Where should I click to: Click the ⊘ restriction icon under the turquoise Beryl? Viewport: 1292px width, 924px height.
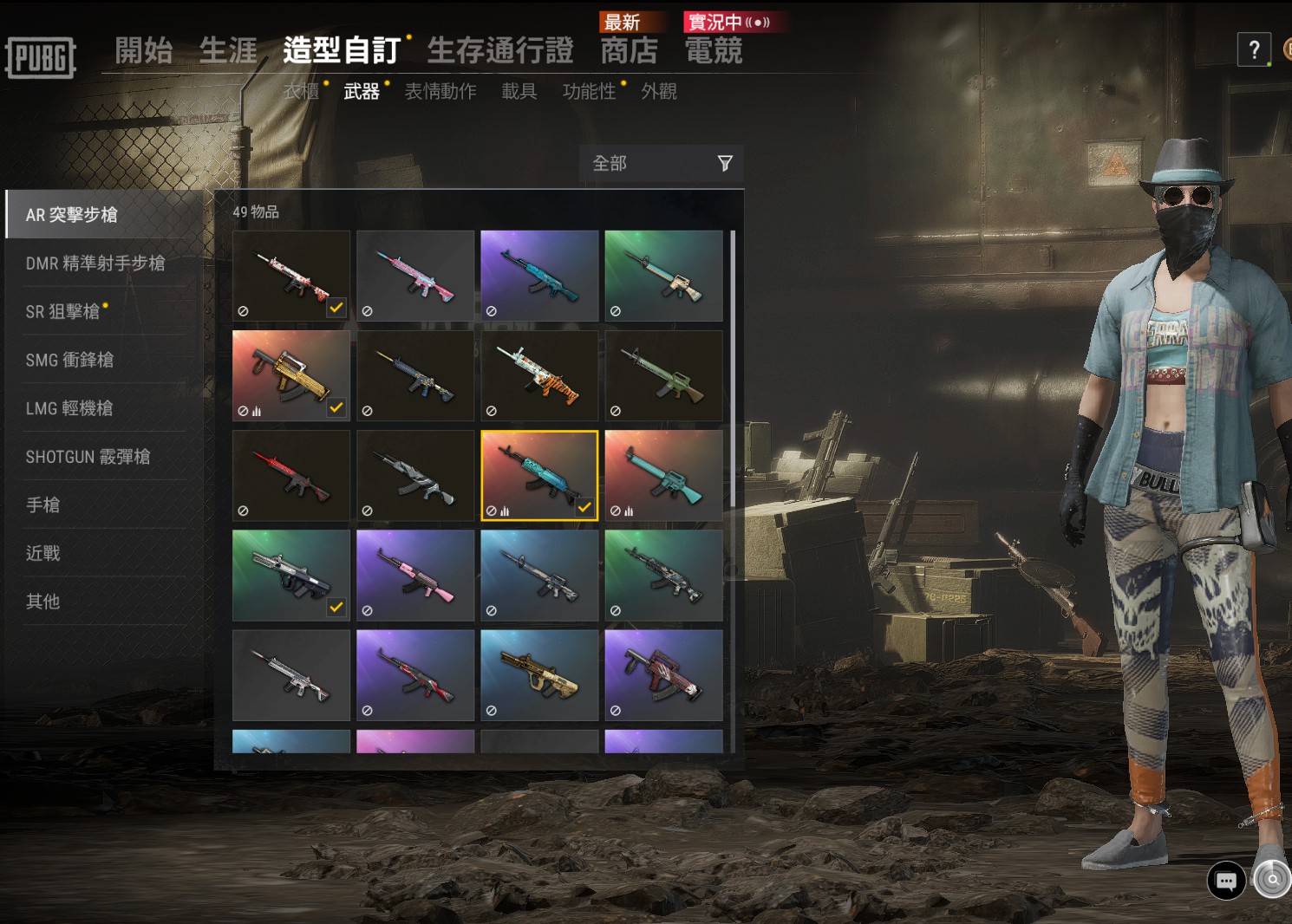pyautogui.click(x=493, y=309)
